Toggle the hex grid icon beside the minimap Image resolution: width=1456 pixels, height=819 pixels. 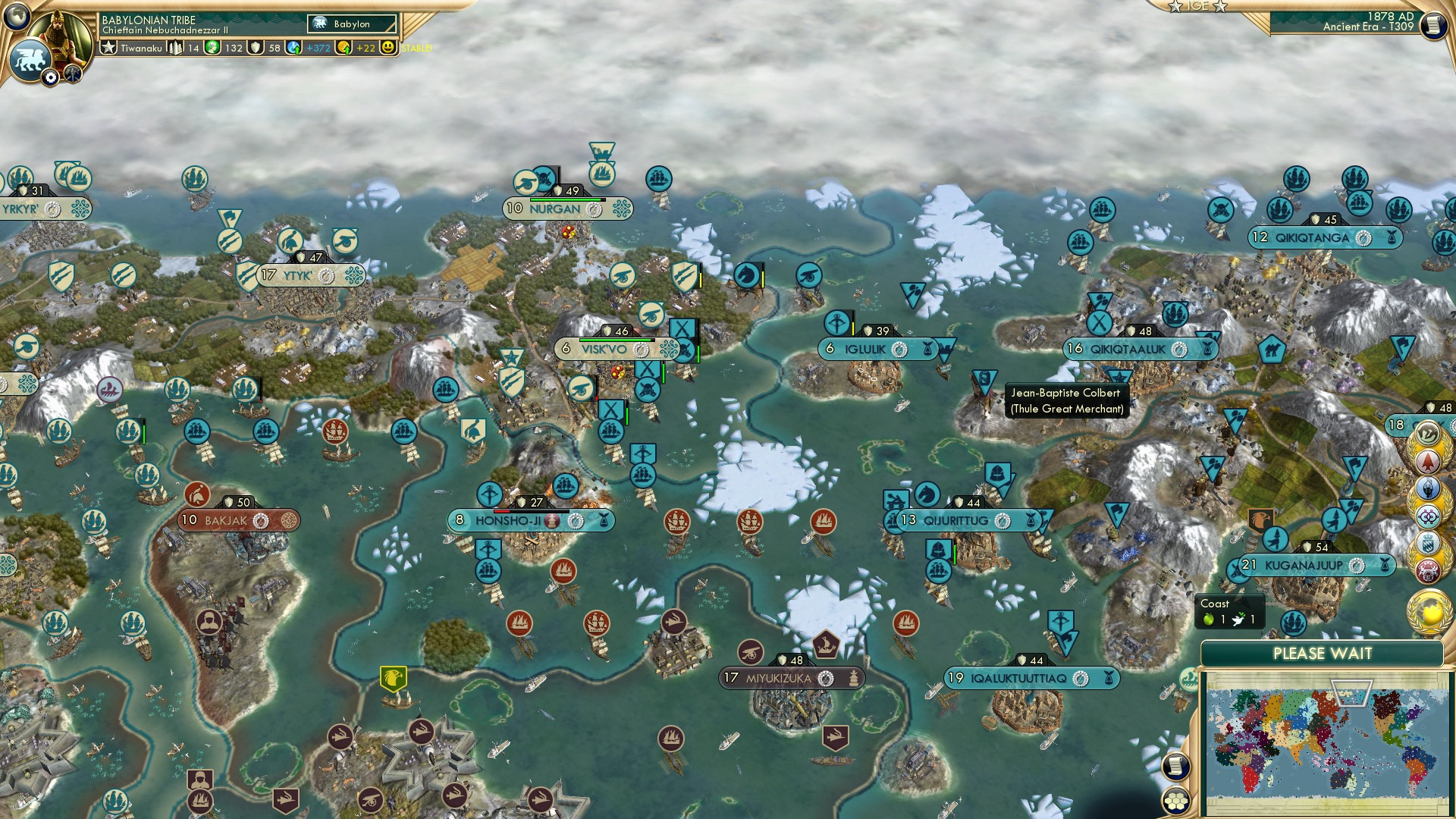(x=1176, y=799)
